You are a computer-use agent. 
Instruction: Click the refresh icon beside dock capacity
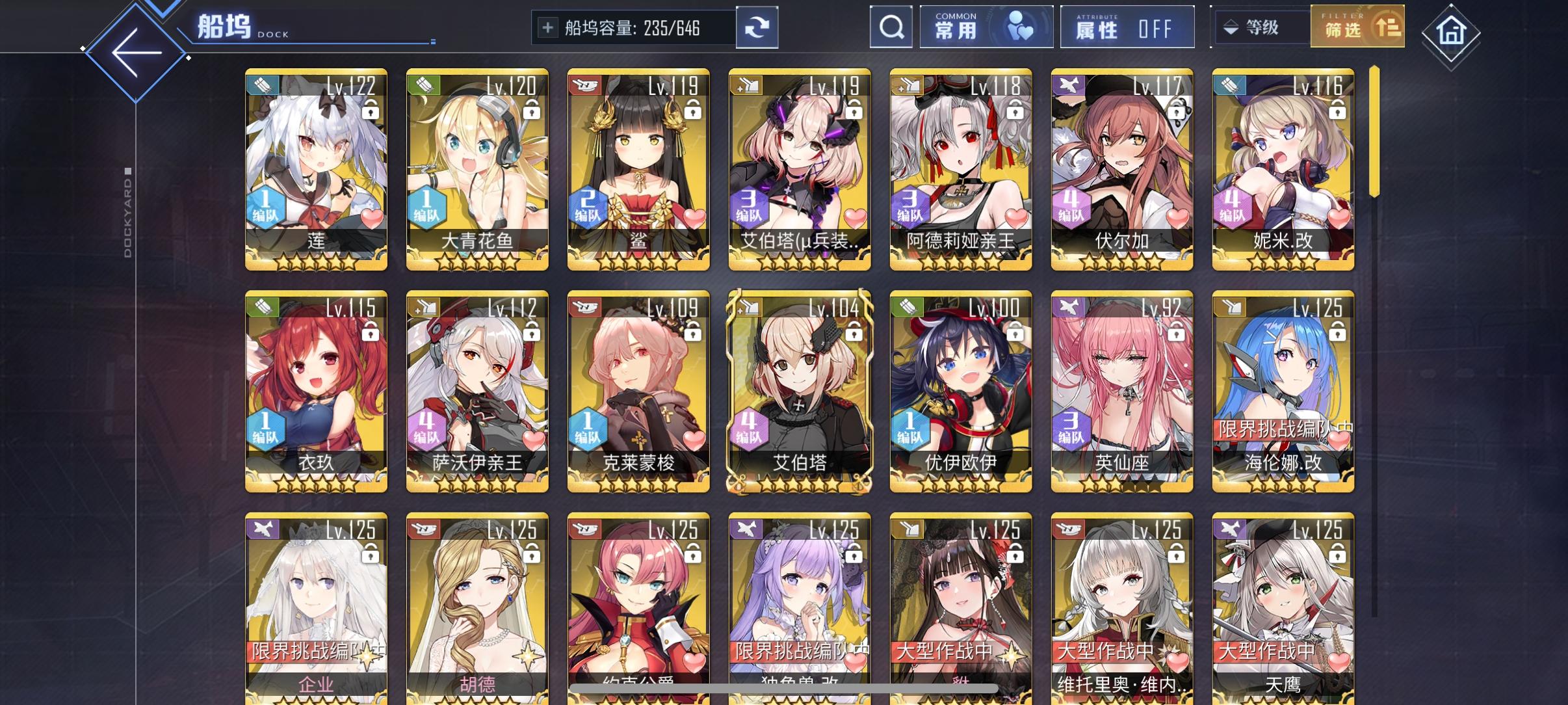point(758,27)
